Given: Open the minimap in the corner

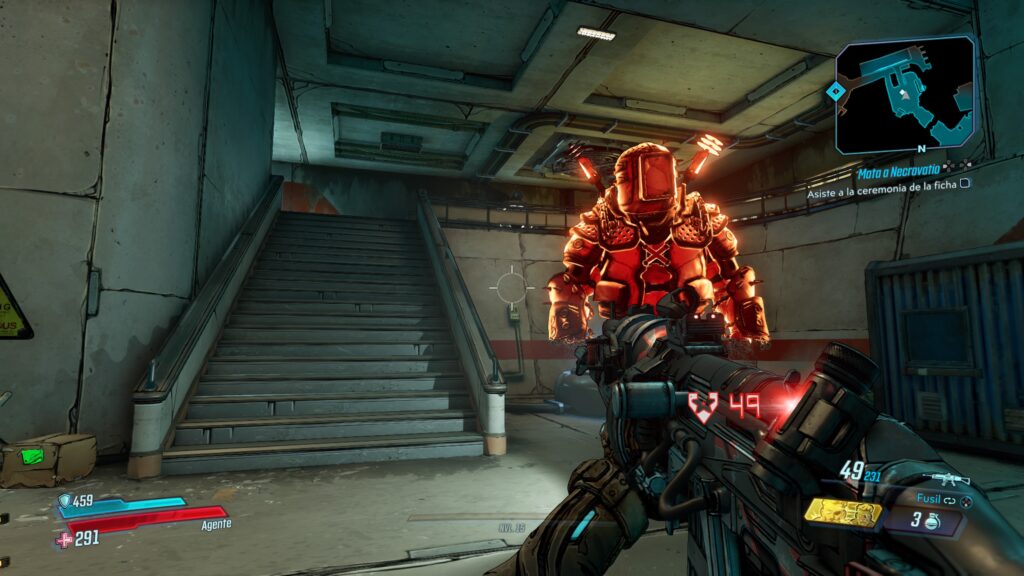Looking at the screenshot, I should (x=907, y=93).
